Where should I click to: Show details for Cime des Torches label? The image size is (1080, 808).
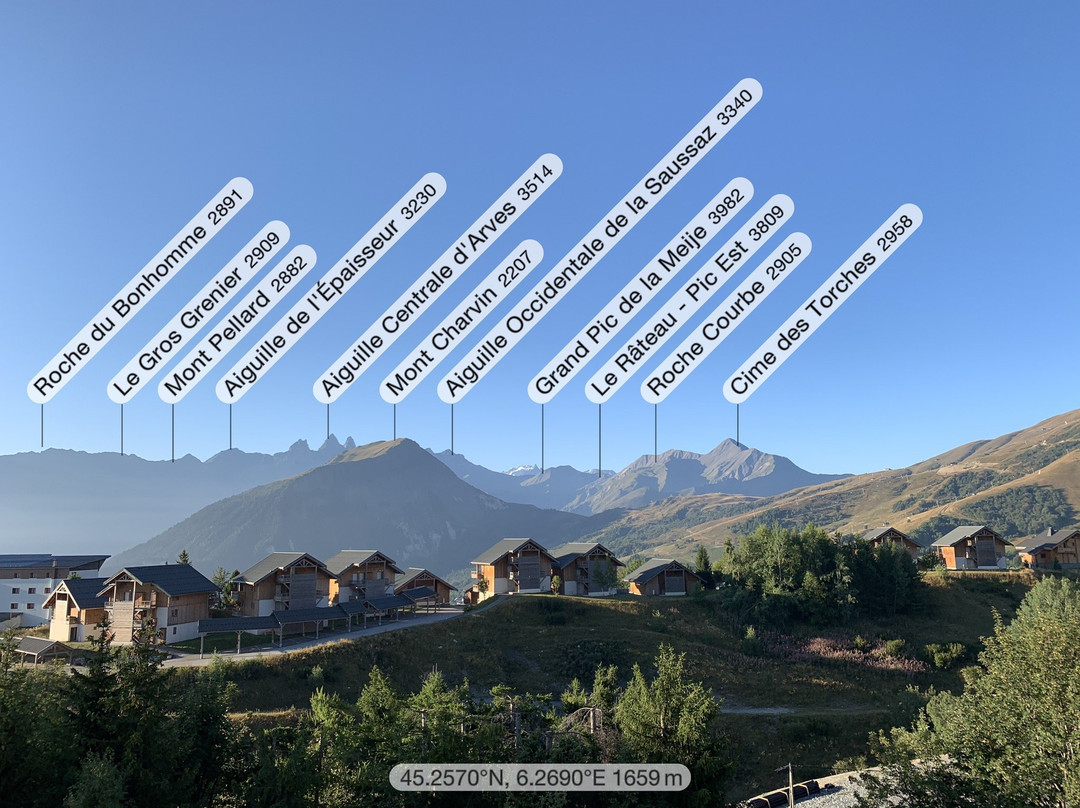coord(822,304)
